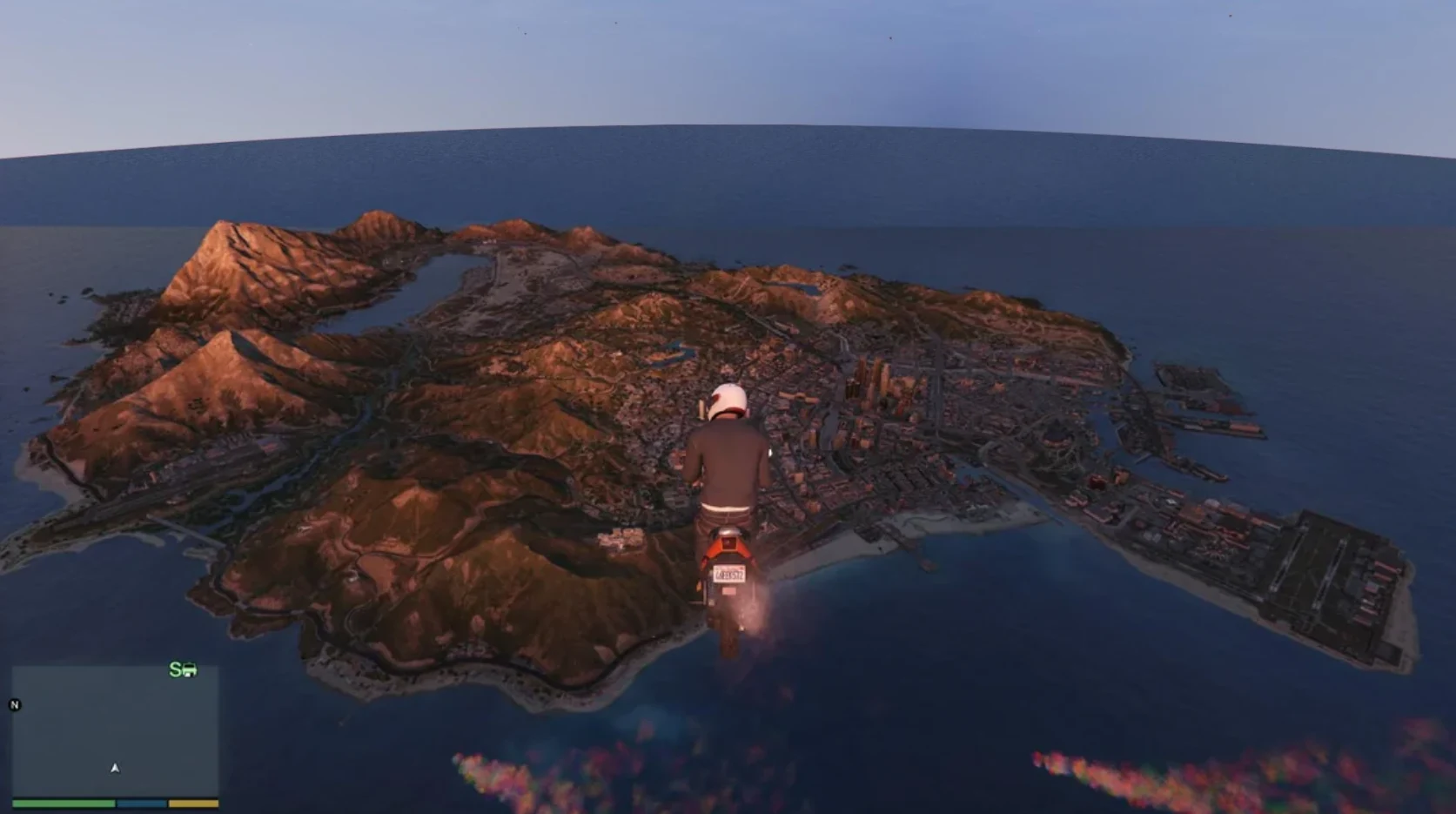Viewport: 1456px width, 814px height.
Task: Click the N compass indicator on the minimap
Action: tap(14, 705)
